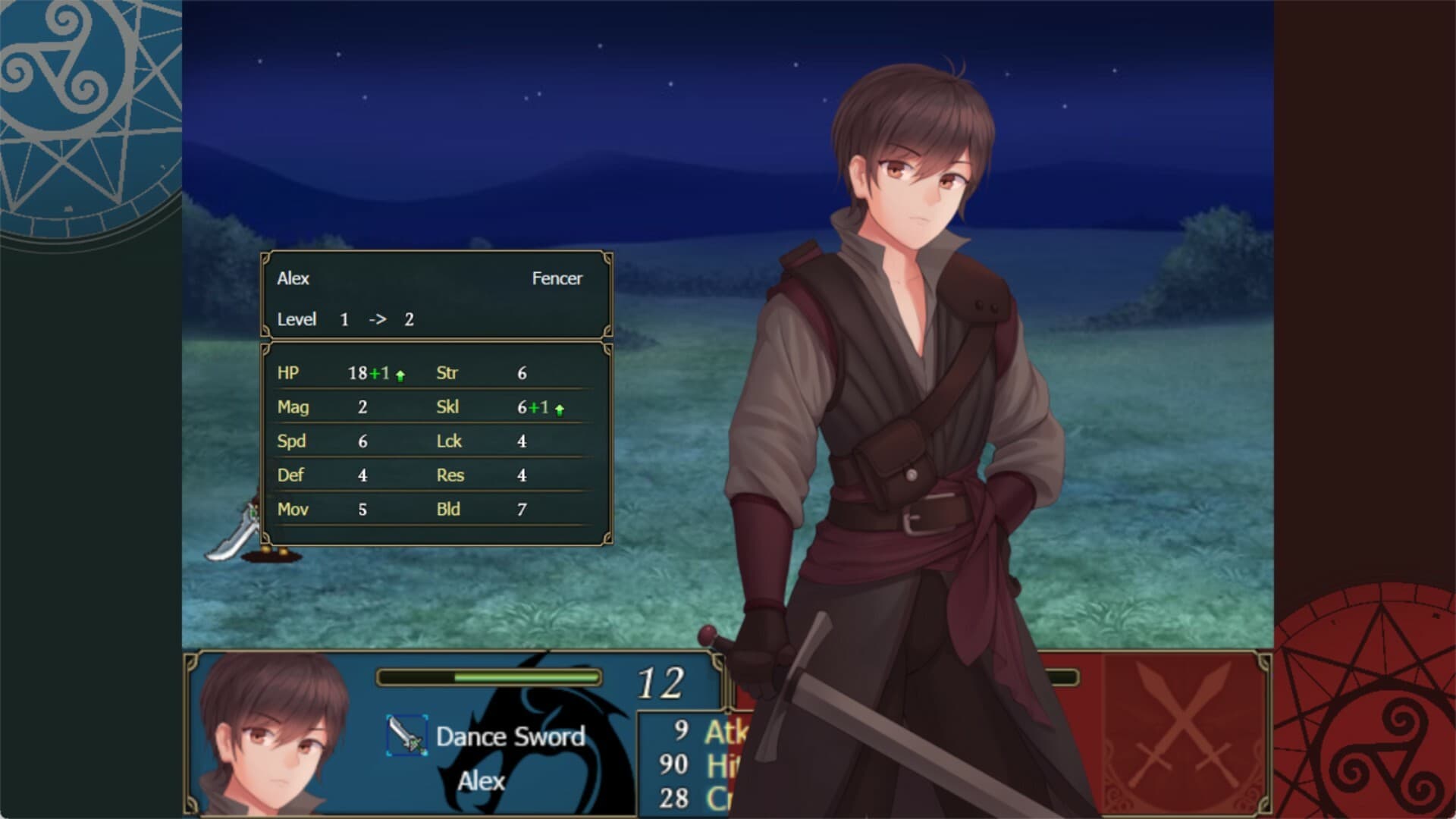The height and width of the screenshot is (819, 1456).
Task: Expand the Fencer class label details
Action: point(558,279)
